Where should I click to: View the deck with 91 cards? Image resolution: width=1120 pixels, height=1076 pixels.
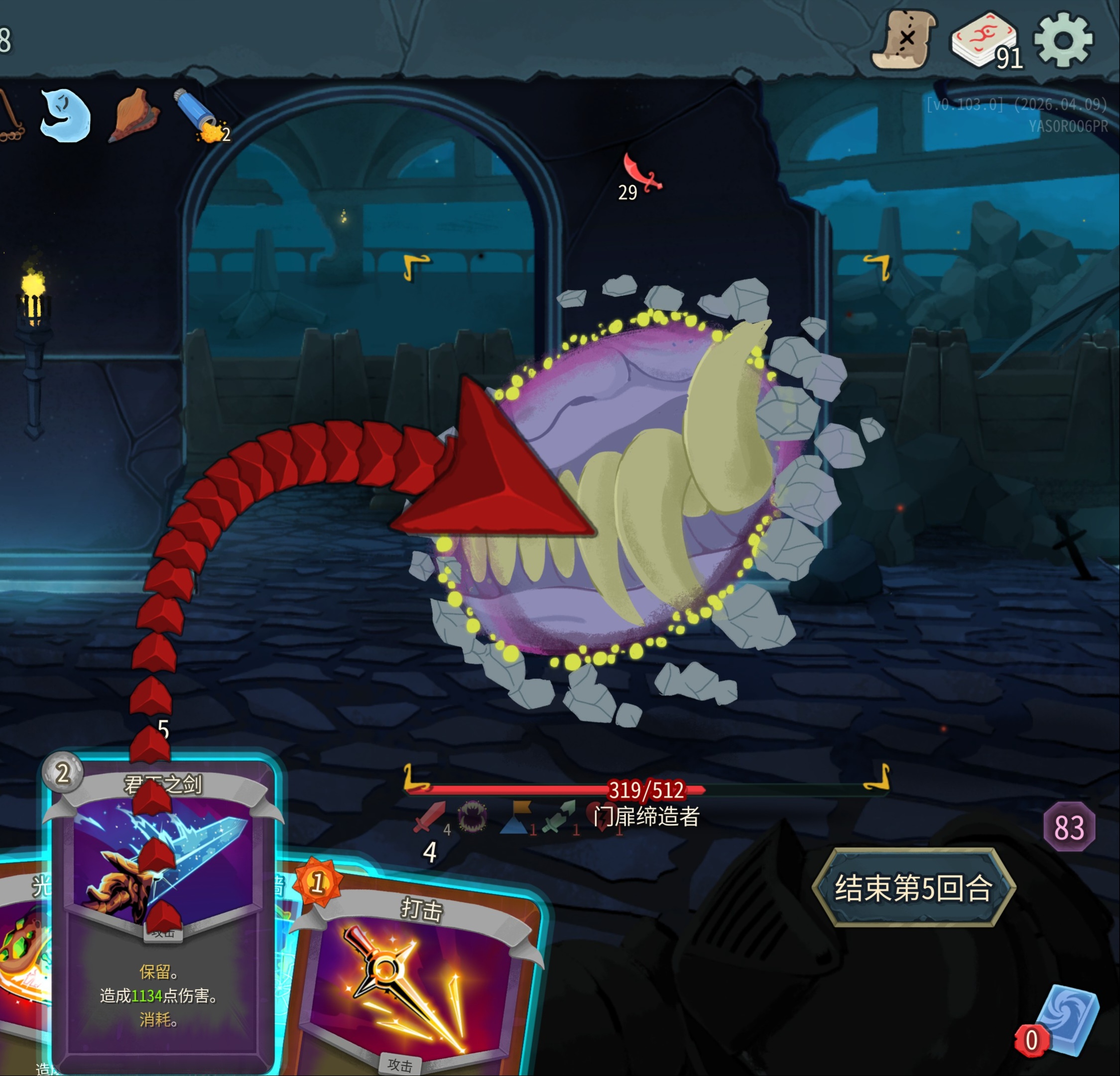[983, 40]
